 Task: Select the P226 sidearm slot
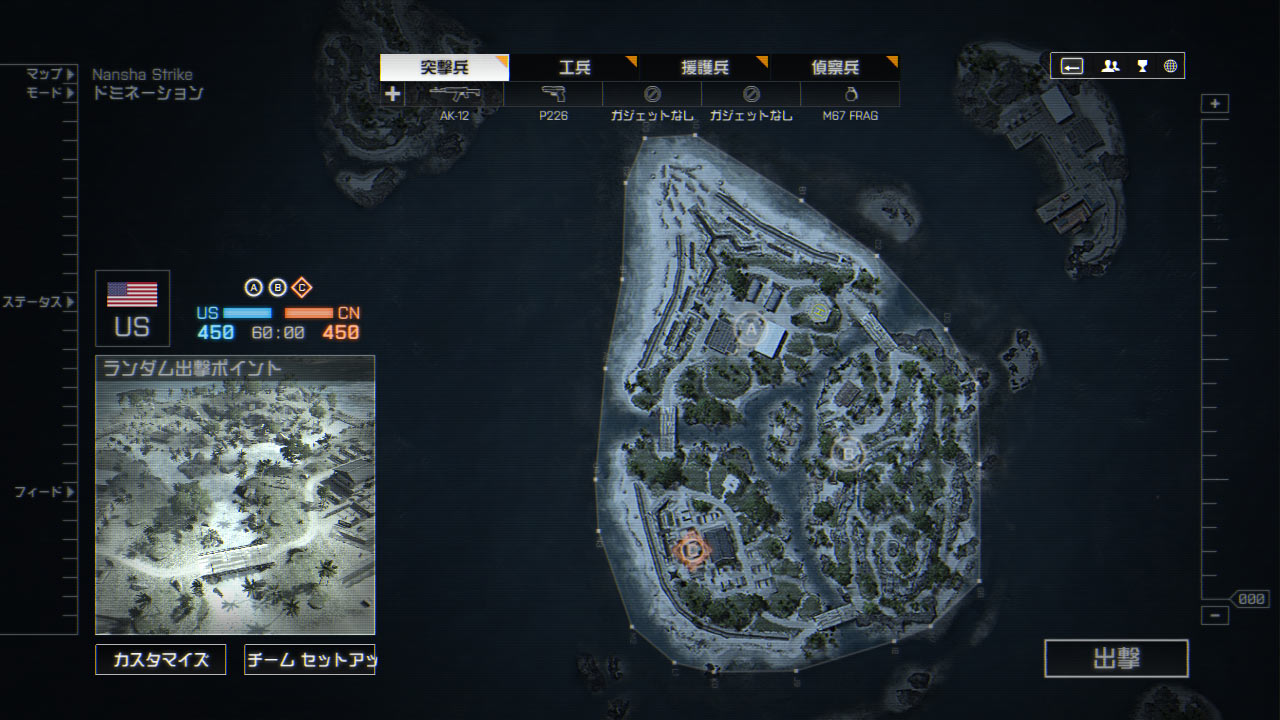point(553,95)
